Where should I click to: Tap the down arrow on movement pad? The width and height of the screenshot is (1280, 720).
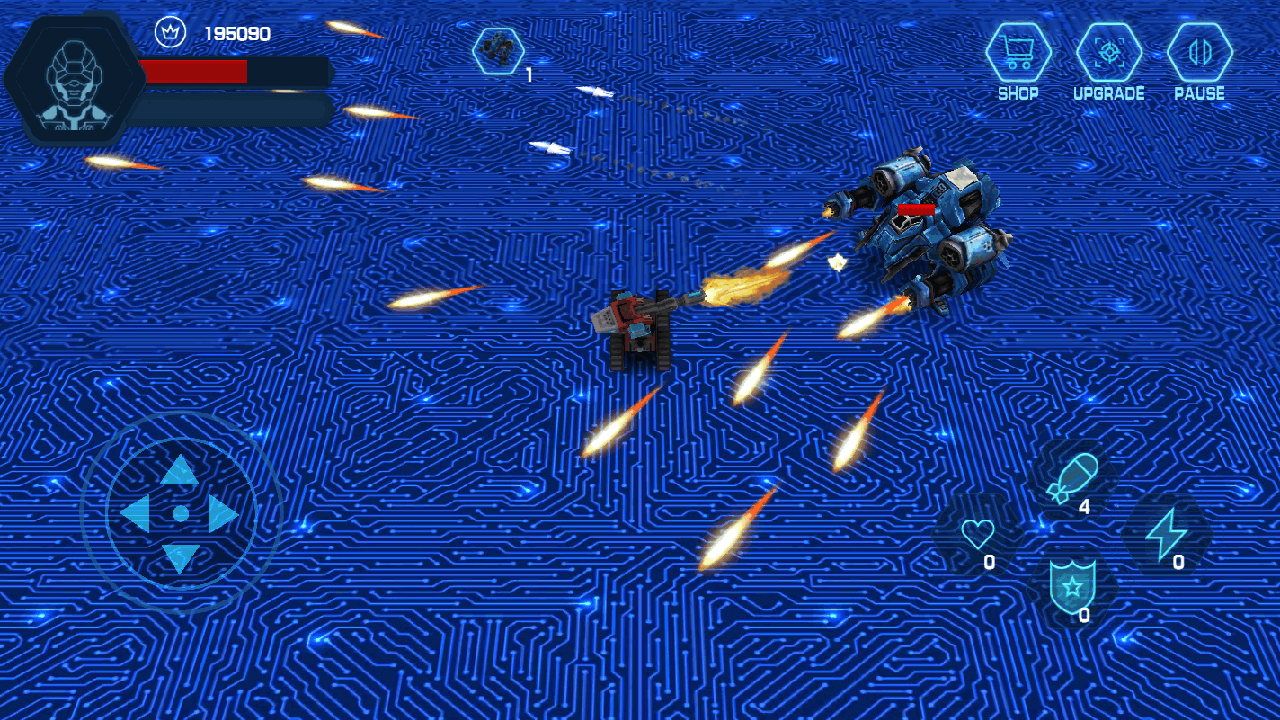[180, 557]
